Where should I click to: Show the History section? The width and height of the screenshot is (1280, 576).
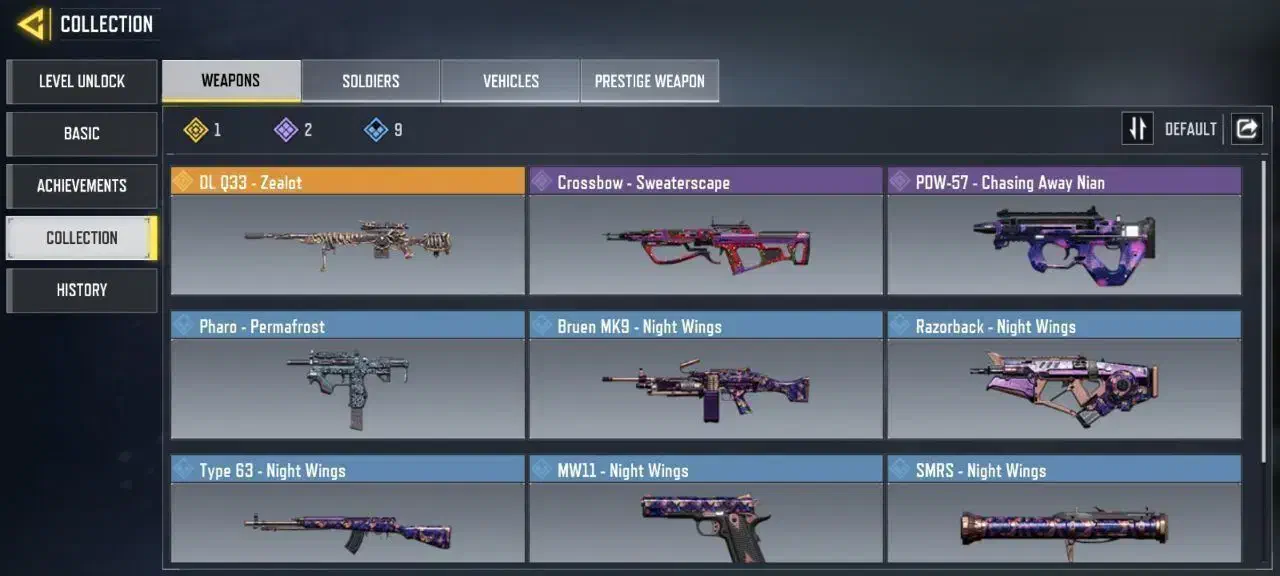tap(82, 290)
